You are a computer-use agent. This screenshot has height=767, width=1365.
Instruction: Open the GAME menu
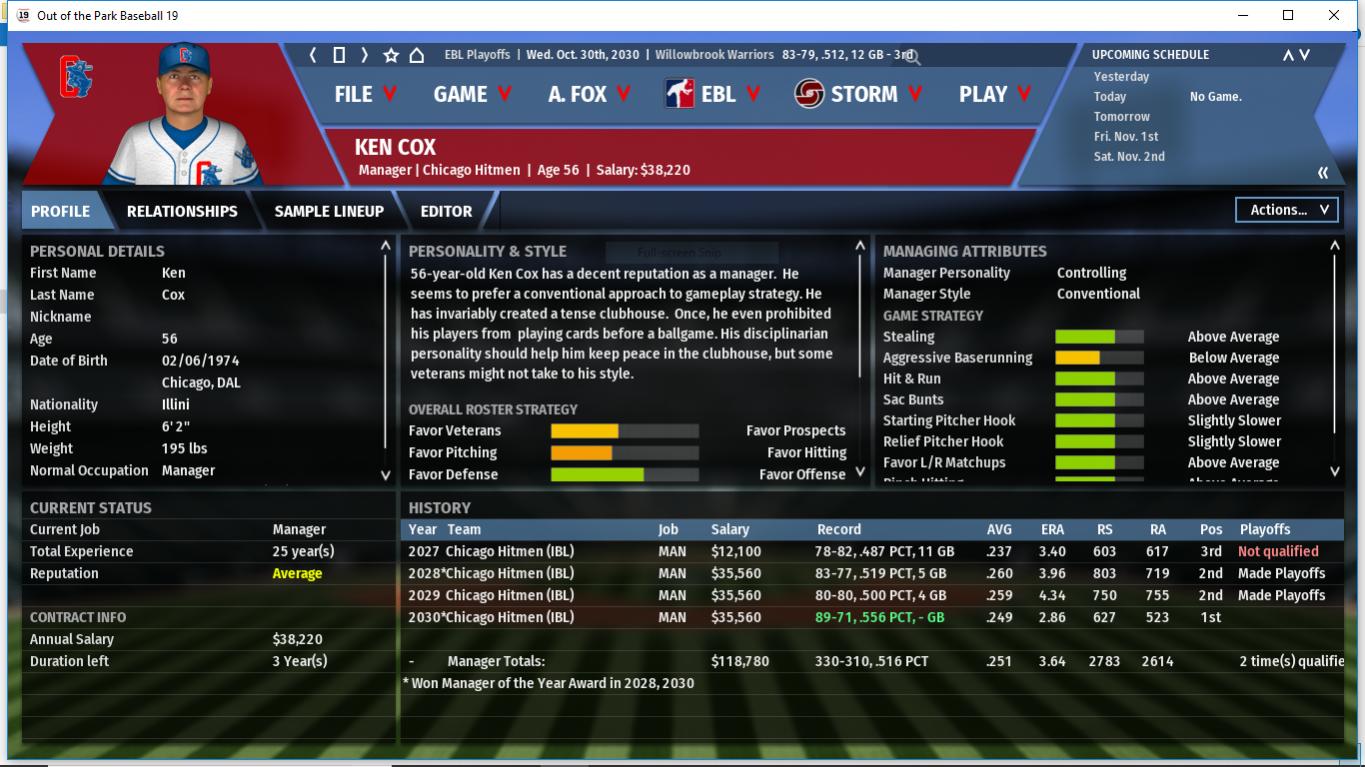[472, 94]
